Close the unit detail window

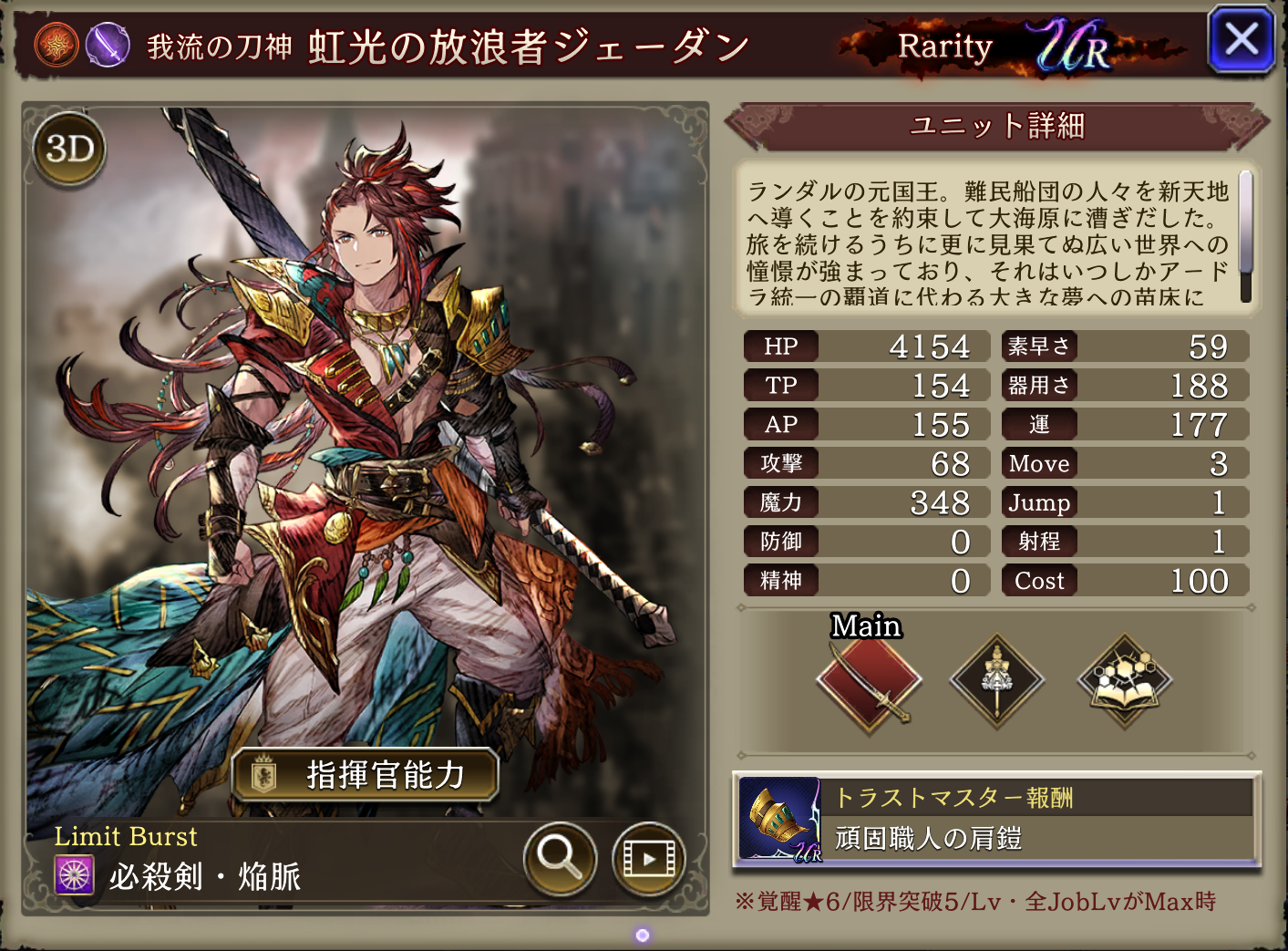click(1241, 40)
